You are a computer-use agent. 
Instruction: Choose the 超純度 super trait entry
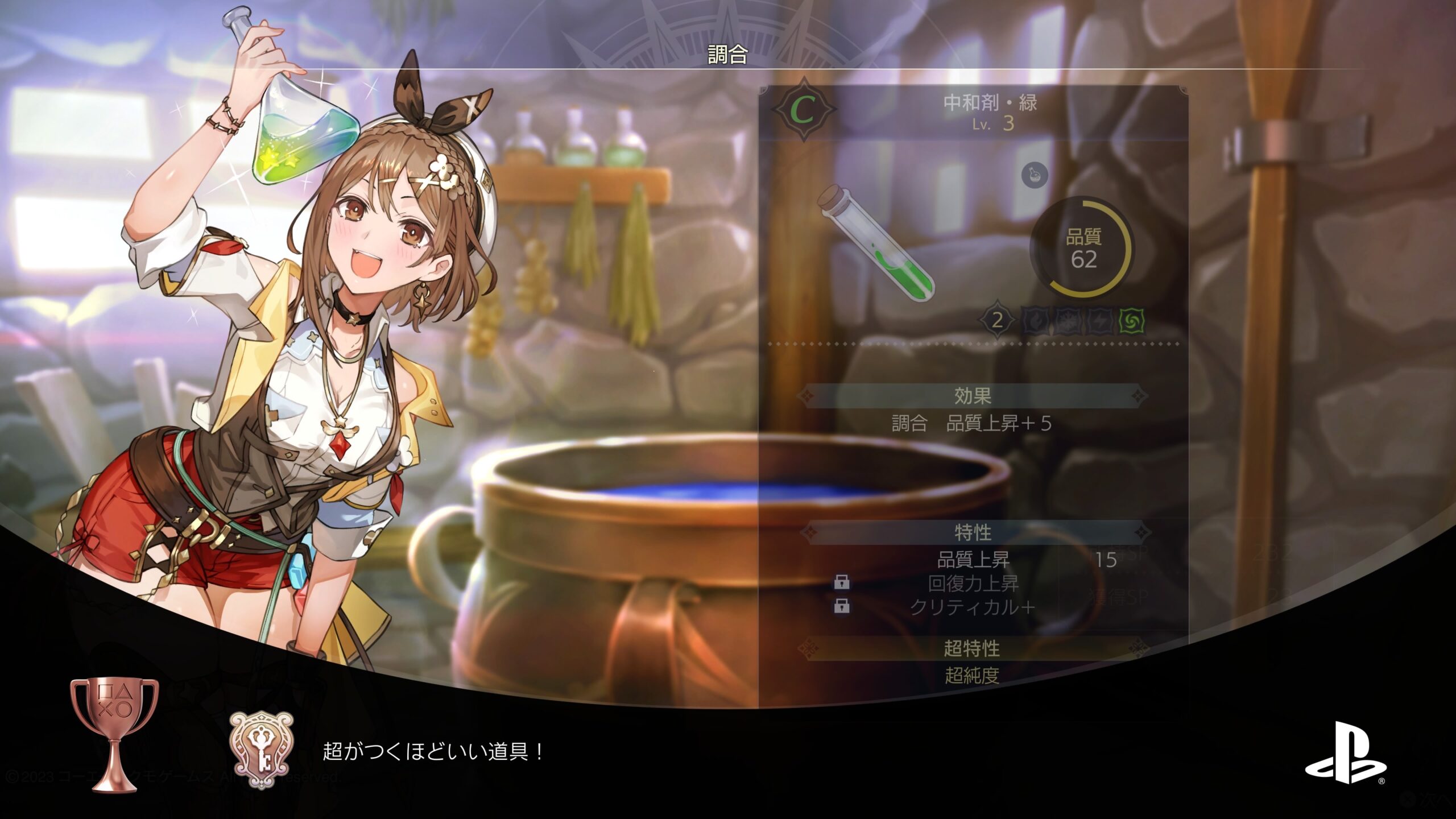pos(972,676)
